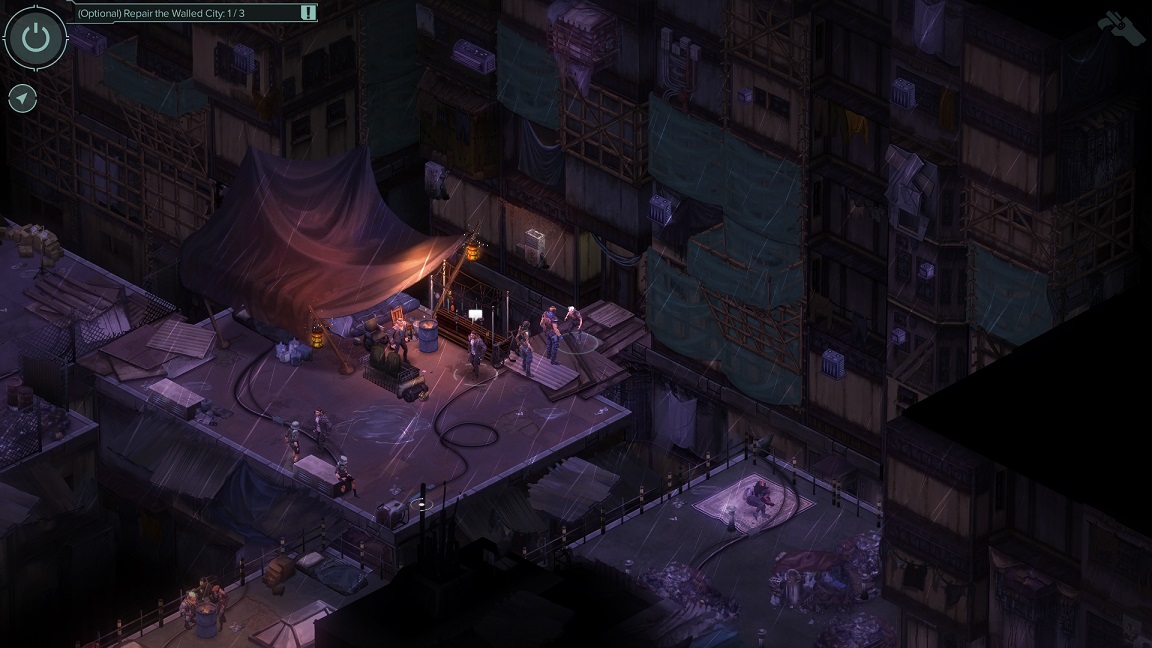Viewport: 1152px width, 648px height.
Task: Open the power button menu
Action: coord(36,38)
